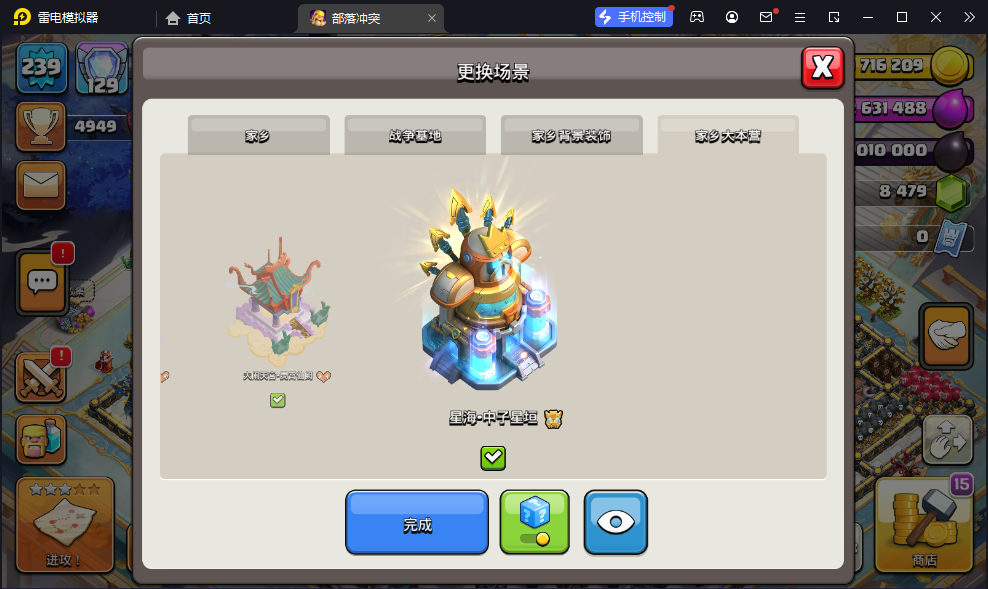This screenshot has height=589, width=988.
Task: Select the 家乡背景装饰 tab
Action: 571,135
